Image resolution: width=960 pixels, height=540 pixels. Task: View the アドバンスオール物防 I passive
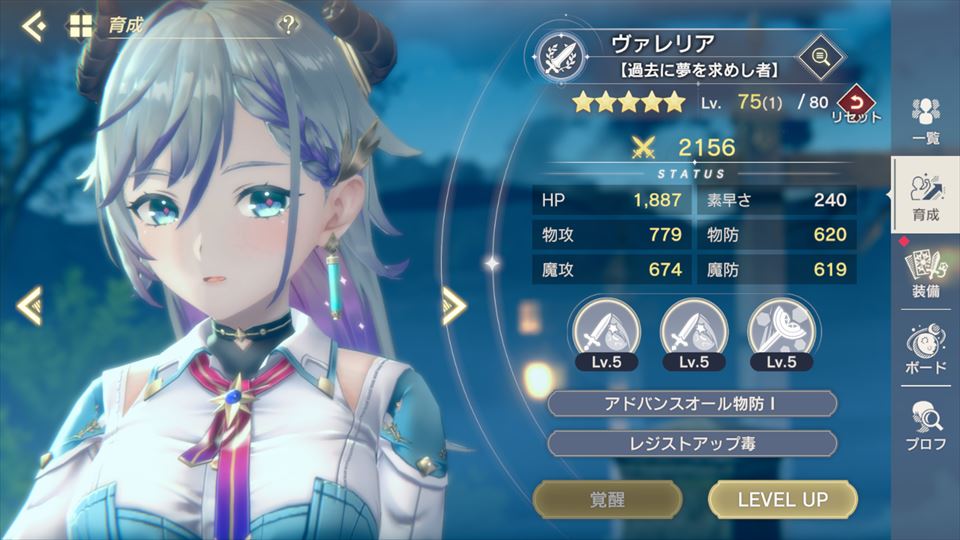pyautogui.click(x=692, y=404)
